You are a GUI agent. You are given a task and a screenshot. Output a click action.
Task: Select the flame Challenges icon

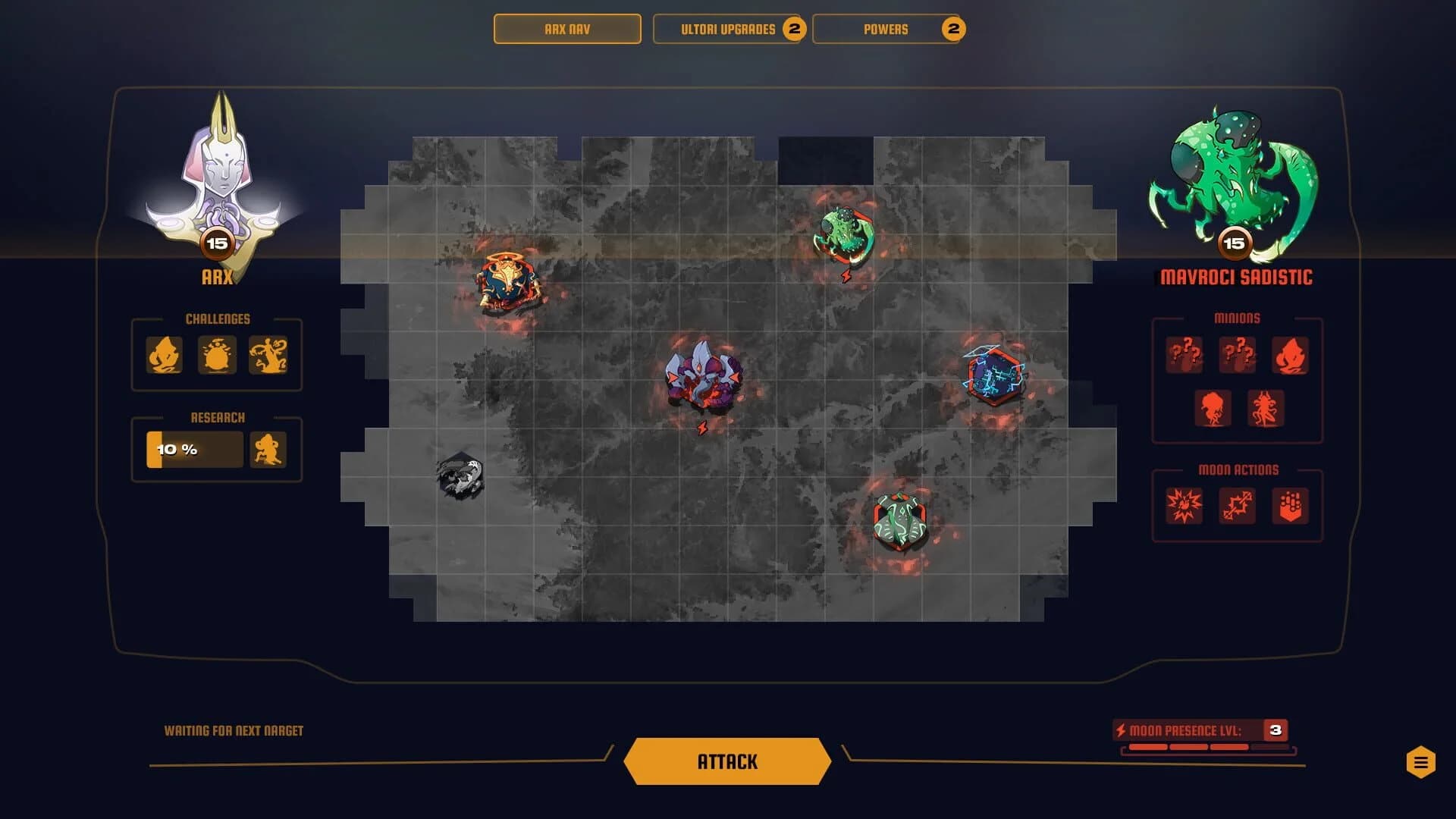click(x=164, y=356)
